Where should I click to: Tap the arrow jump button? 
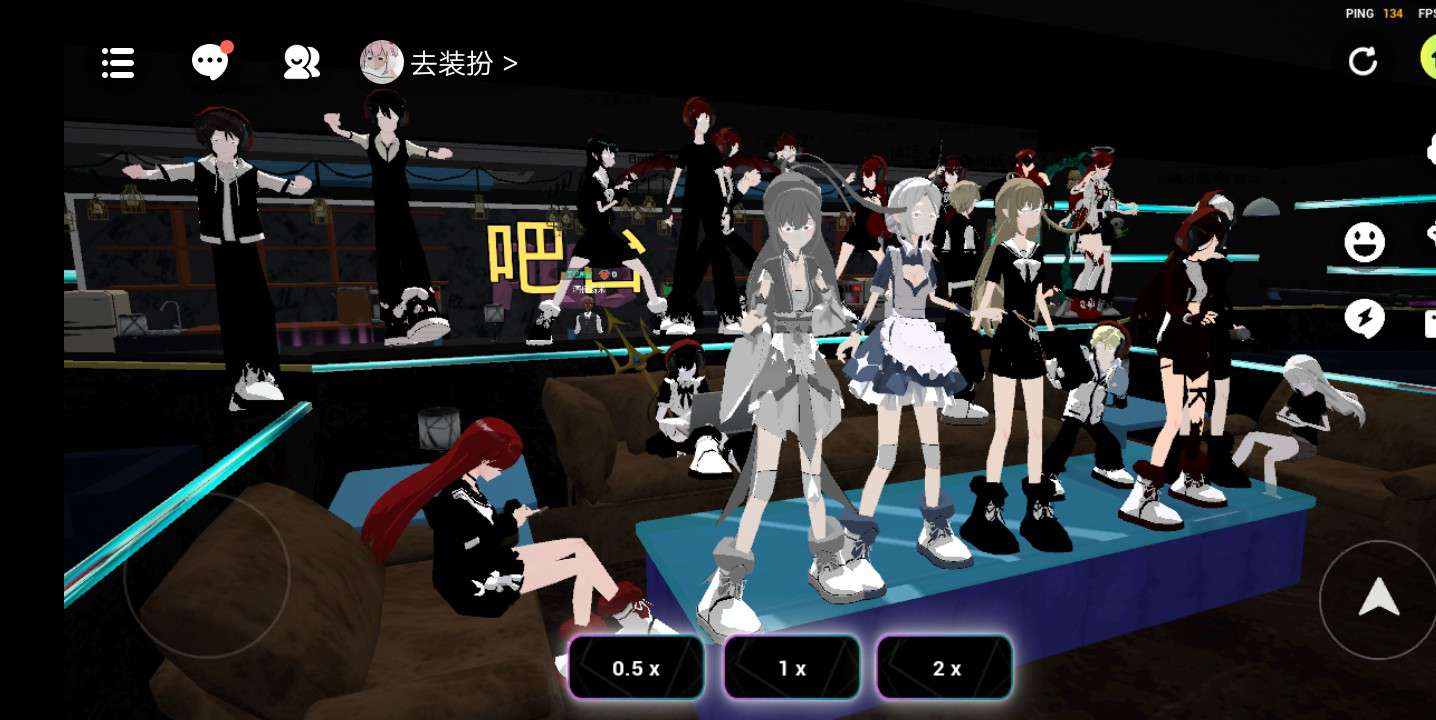1378,598
